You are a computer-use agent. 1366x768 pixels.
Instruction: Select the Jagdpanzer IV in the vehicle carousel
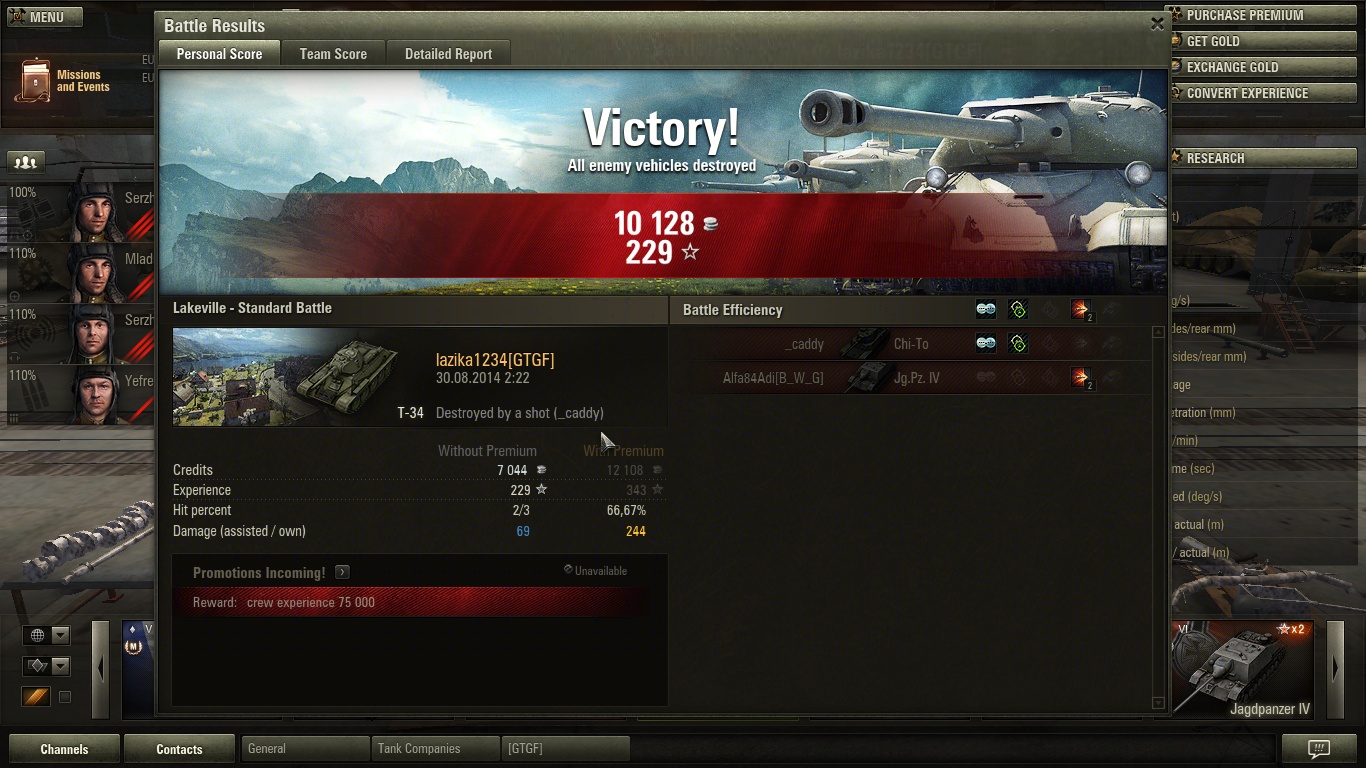point(1242,668)
